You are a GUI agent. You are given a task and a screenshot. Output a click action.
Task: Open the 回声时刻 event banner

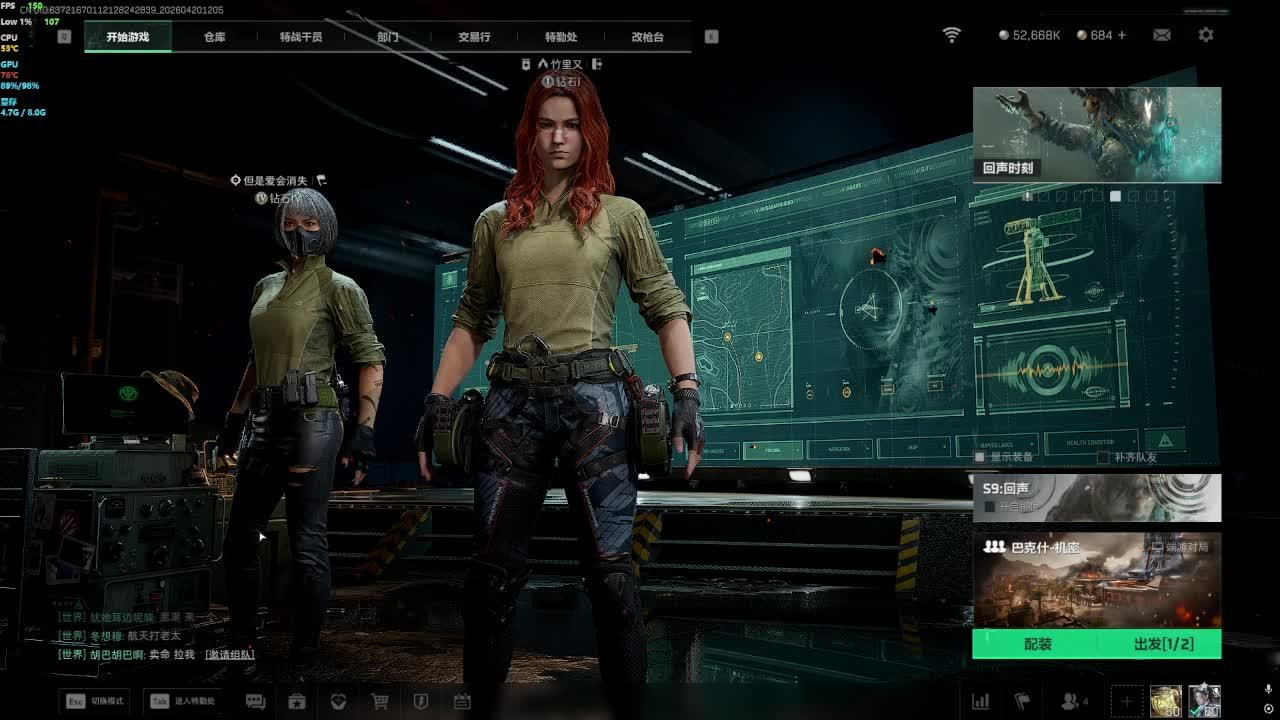click(x=1097, y=135)
